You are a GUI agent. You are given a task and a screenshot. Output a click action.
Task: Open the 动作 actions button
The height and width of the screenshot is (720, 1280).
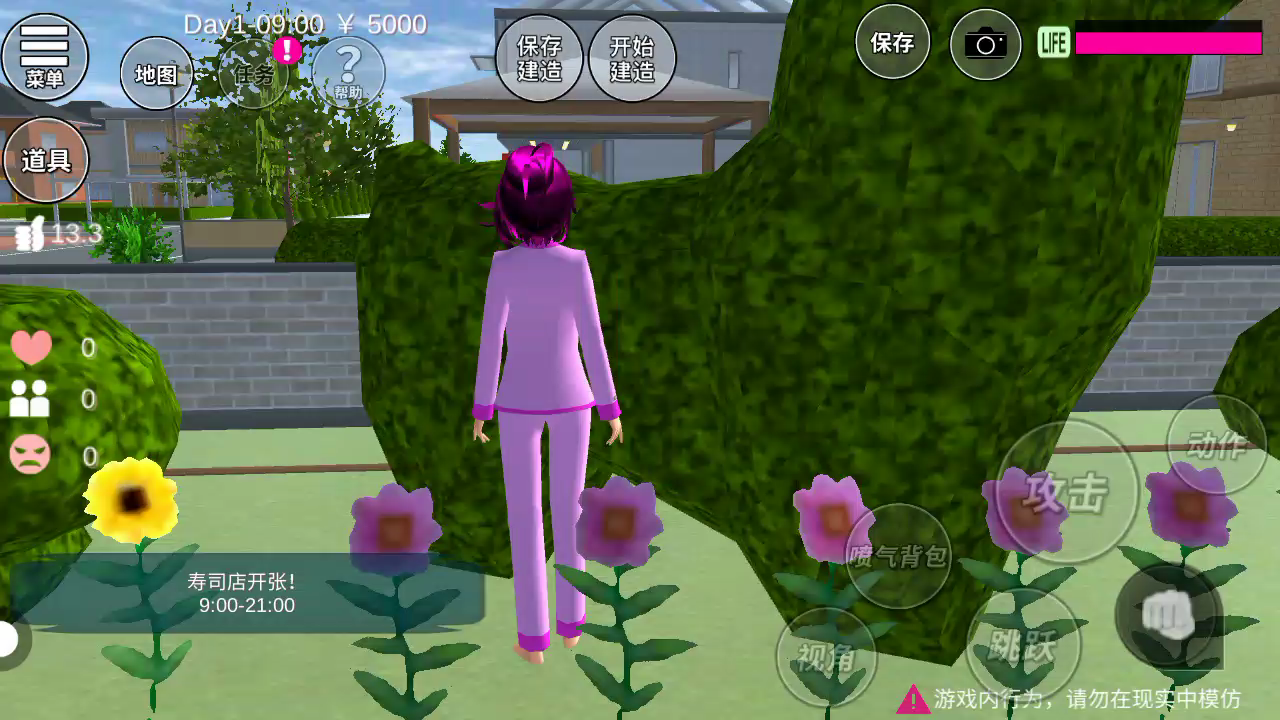click(x=1216, y=445)
